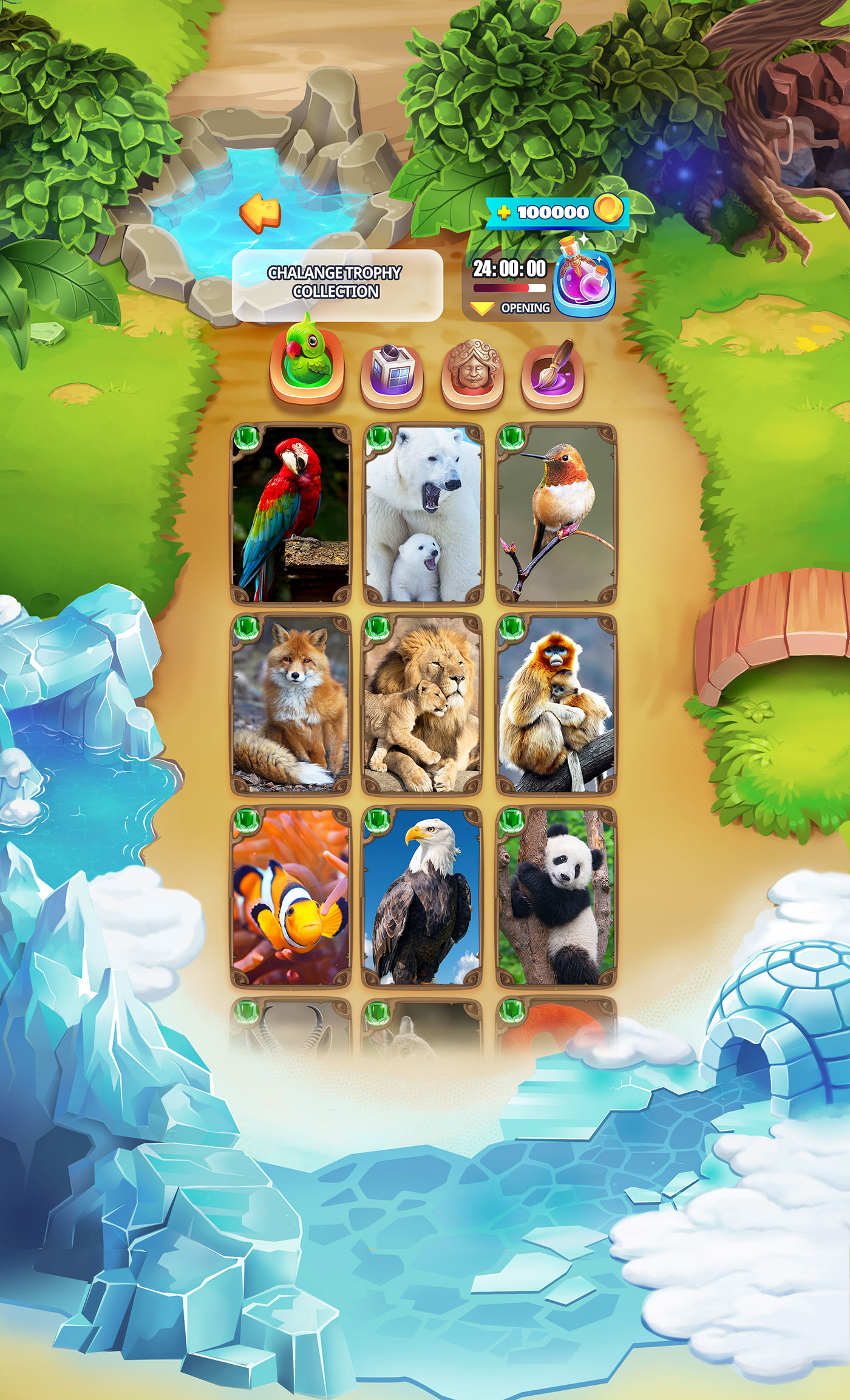Pick the polar bear card
The height and width of the screenshot is (1400, 850).
point(423,514)
